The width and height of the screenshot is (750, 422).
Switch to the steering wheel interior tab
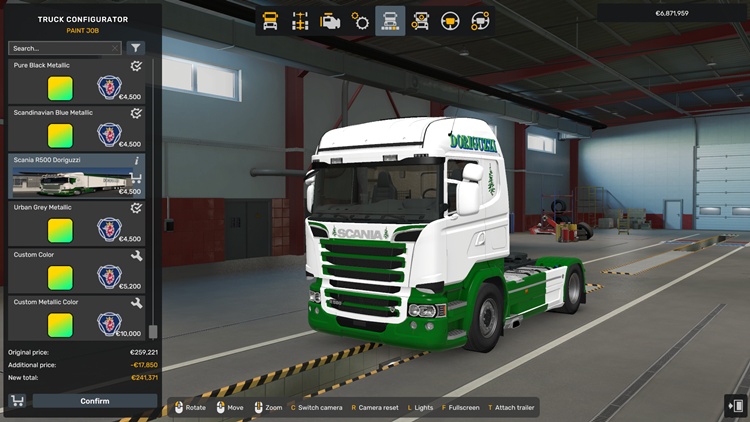(x=450, y=20)
